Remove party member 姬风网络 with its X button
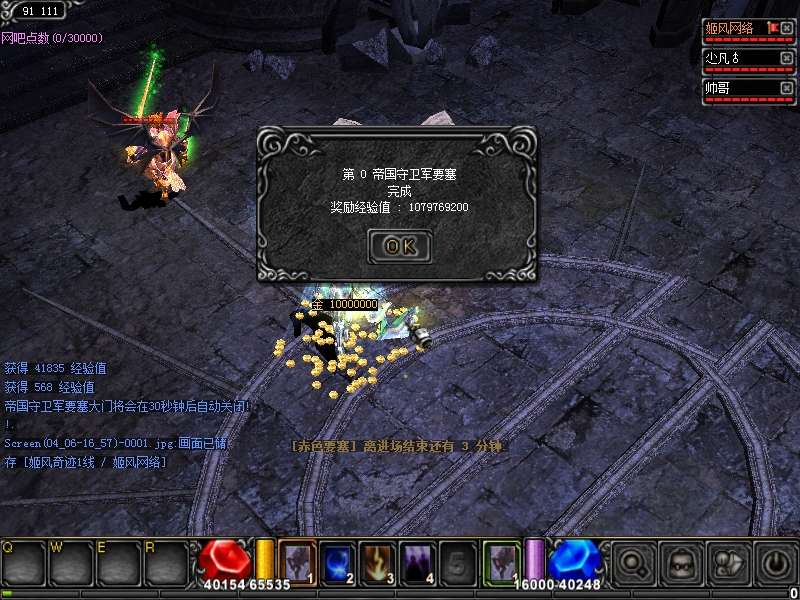 (x=787, y=29)
